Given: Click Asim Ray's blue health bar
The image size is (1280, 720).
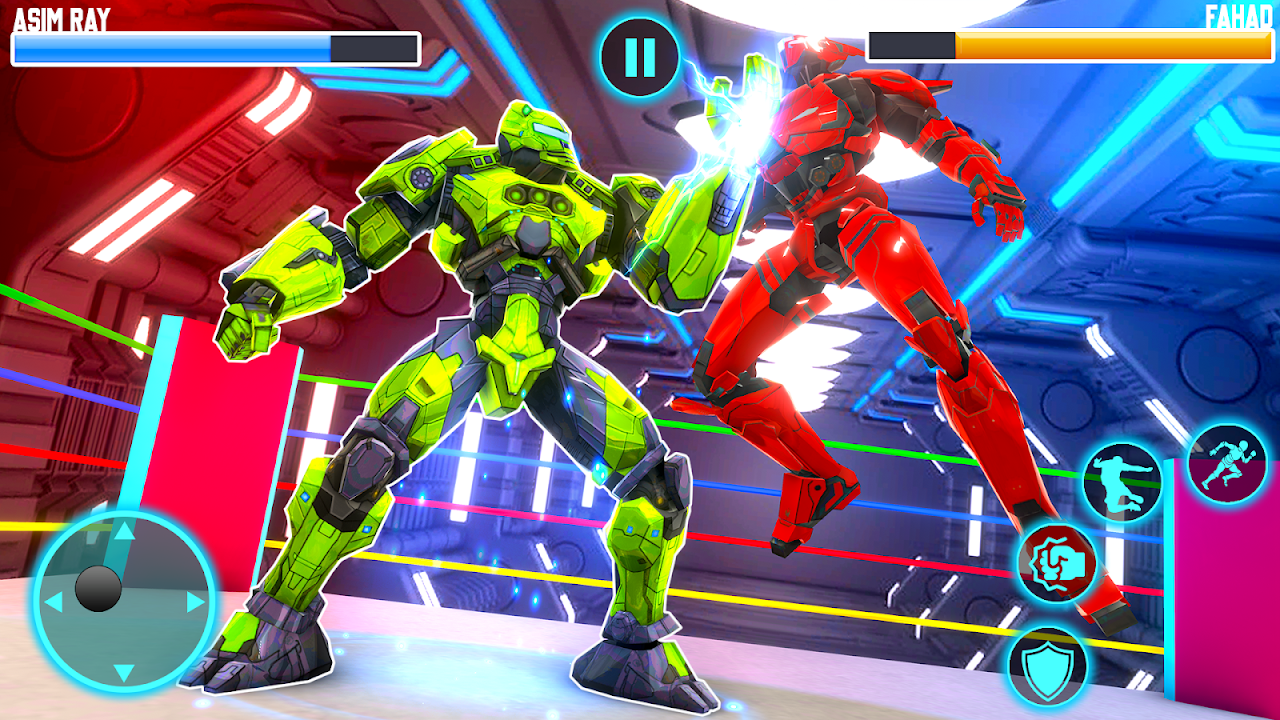Looking at the screenshot, I should tap(170, 45).
